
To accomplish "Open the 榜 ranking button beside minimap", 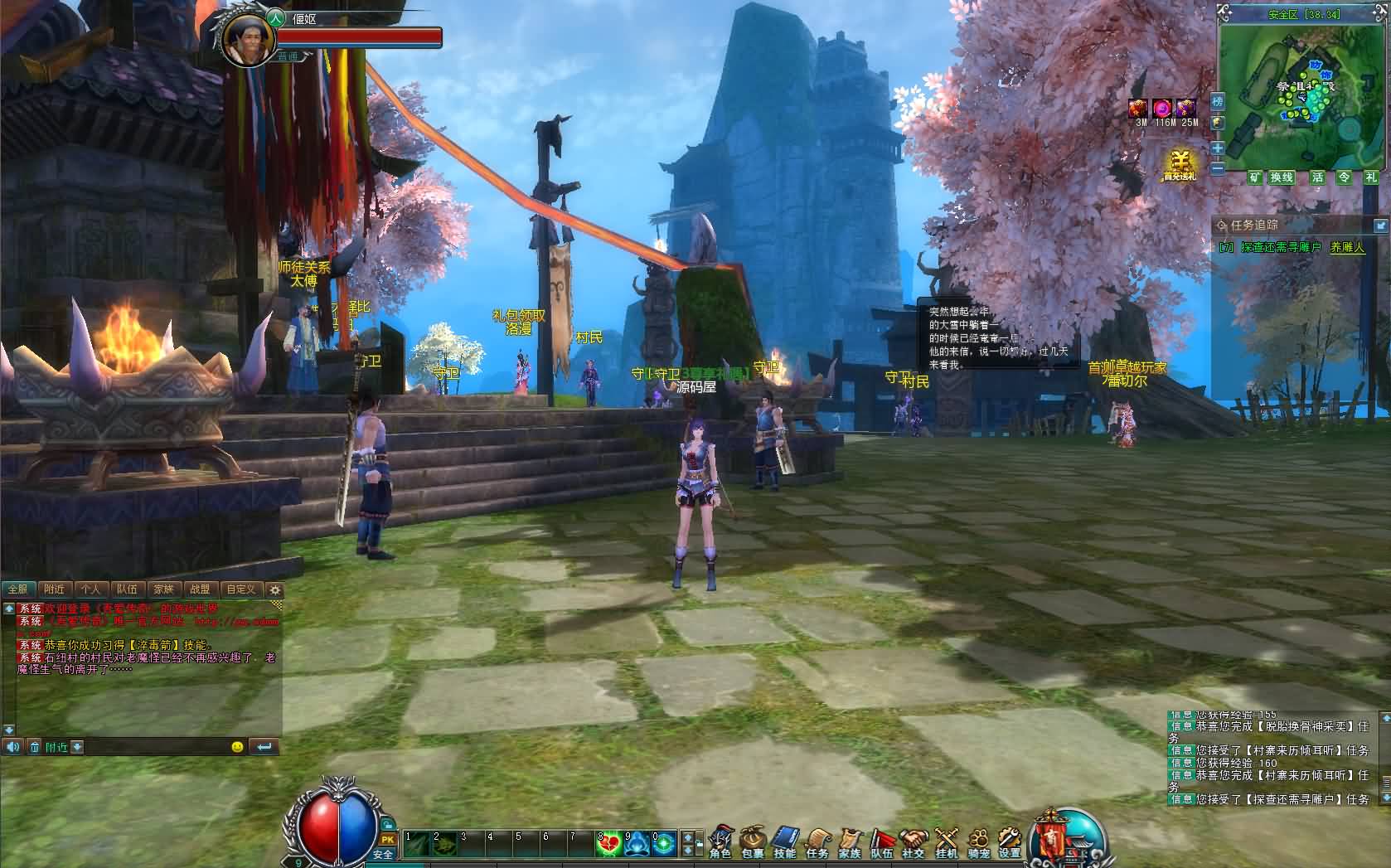I will pyautogui.click(x=1217, y=102).
